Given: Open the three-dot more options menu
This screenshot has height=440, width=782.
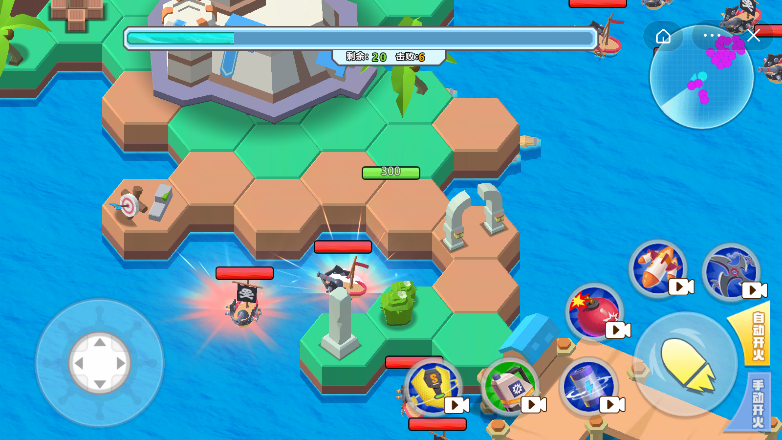Looking at the screenshot, I should click(711, 36).
